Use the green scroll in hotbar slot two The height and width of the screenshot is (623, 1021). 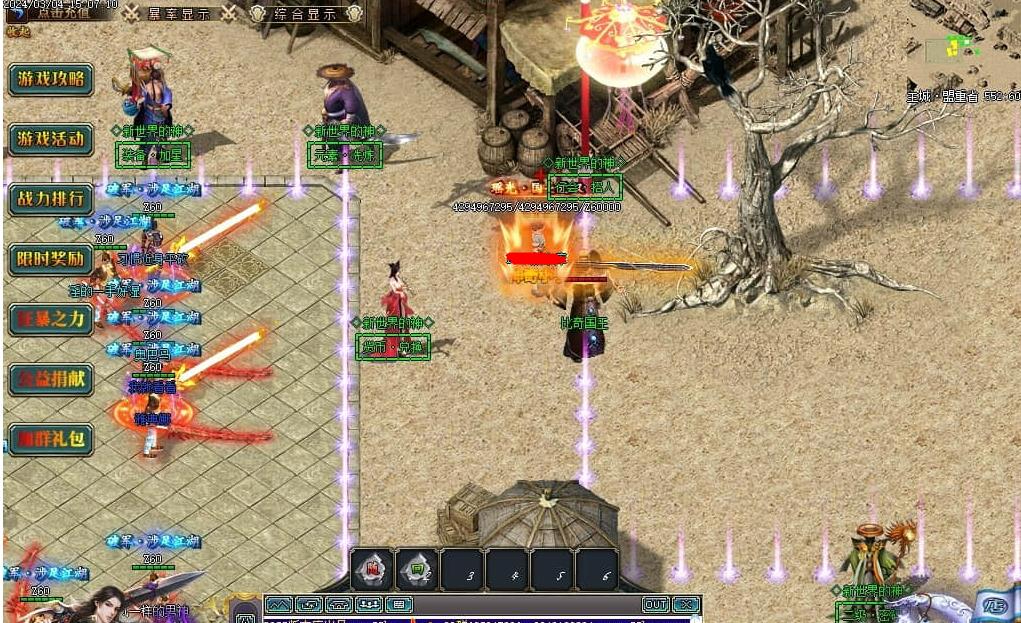tap(417, 569)
